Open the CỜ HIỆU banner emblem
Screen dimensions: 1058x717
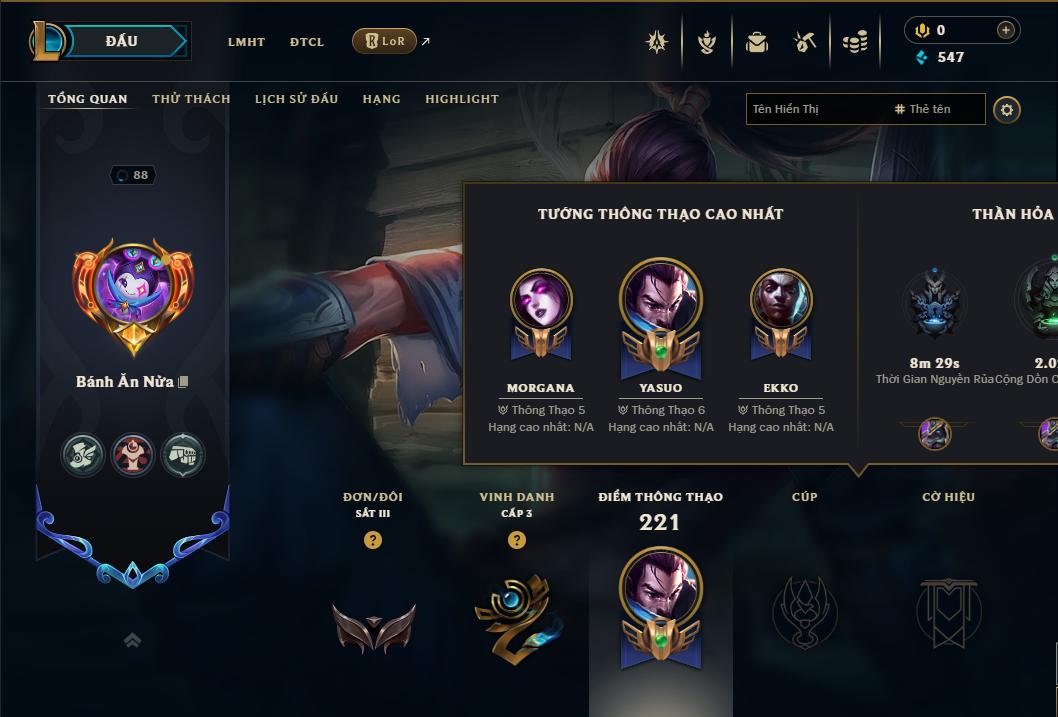click(948, 611)
